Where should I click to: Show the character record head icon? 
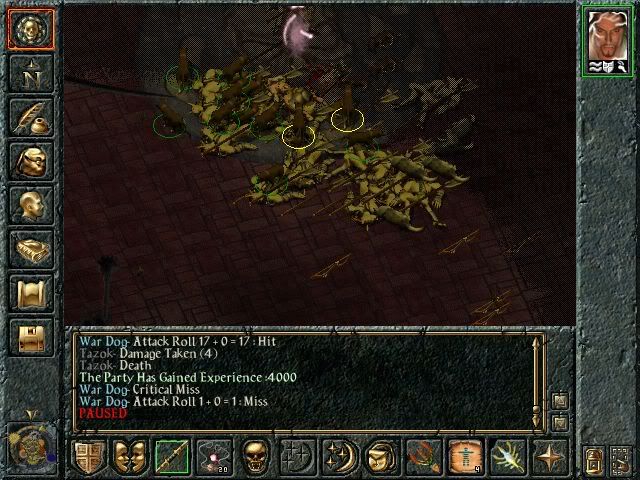tap(30, 205)
